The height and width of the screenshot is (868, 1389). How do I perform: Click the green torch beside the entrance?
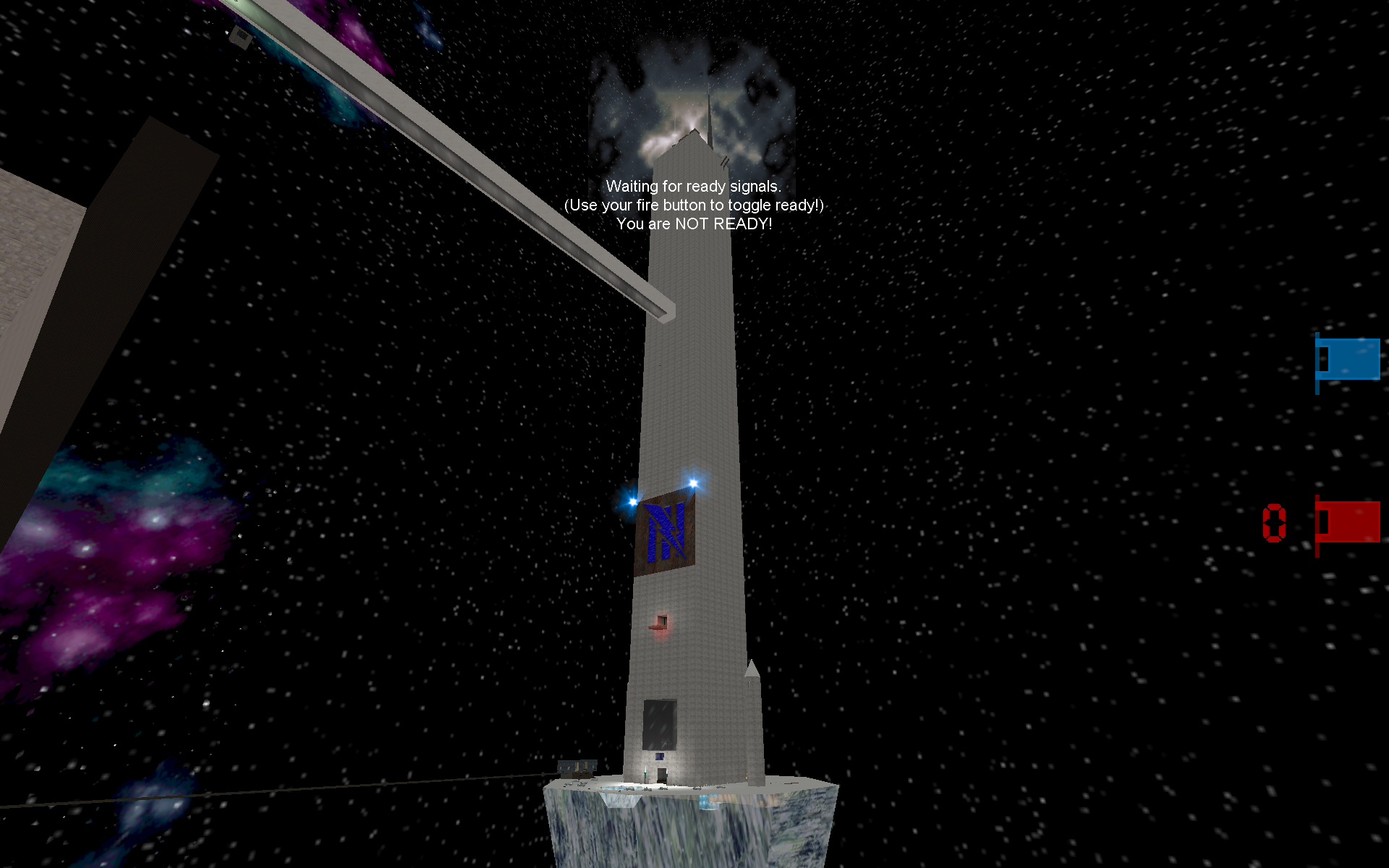click(x=645, y=775)
